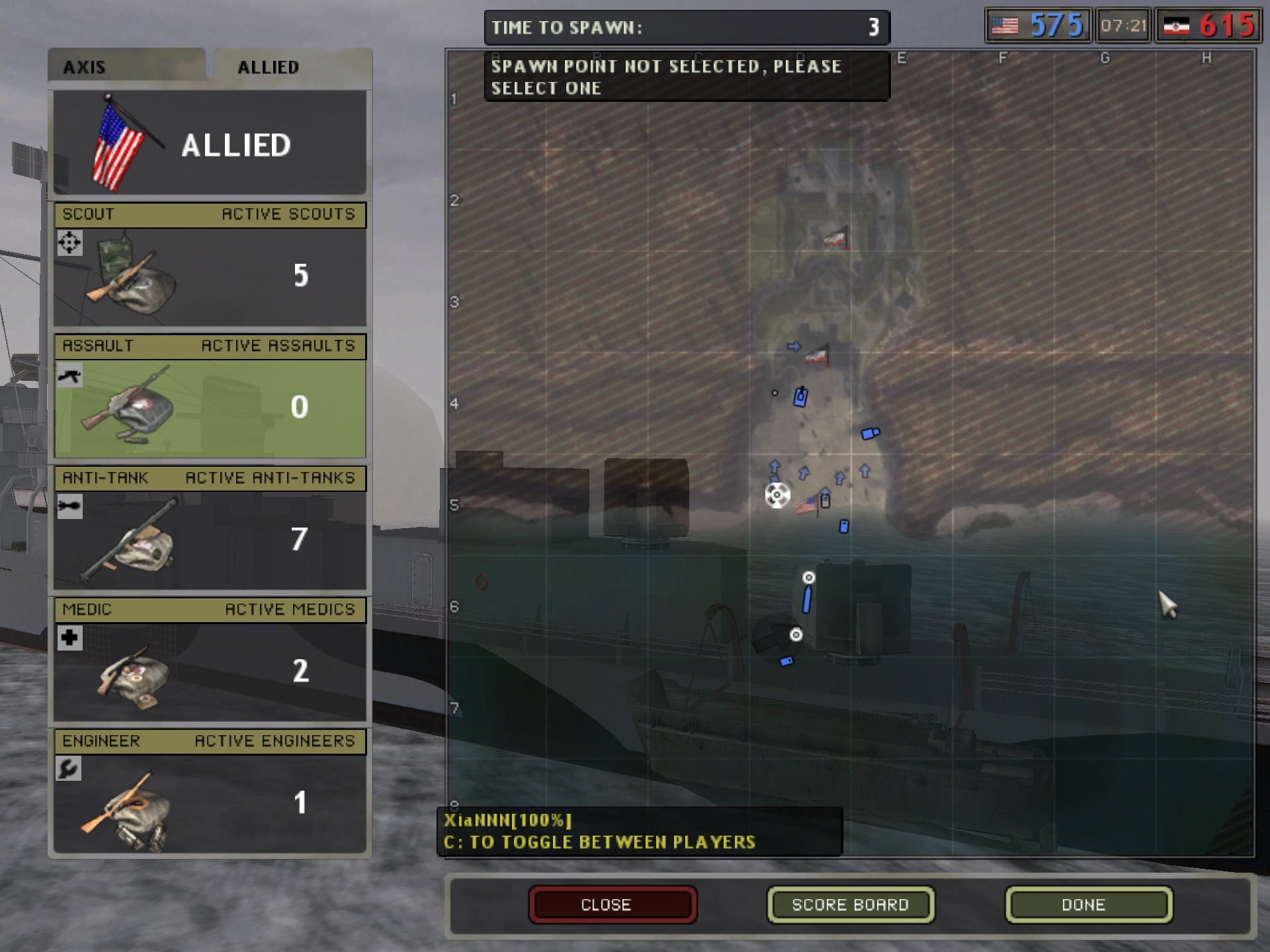The height and width of the screenshot is (952, 1270).
Task: Switch to the Axis team tab
Action: click(126, 67)
